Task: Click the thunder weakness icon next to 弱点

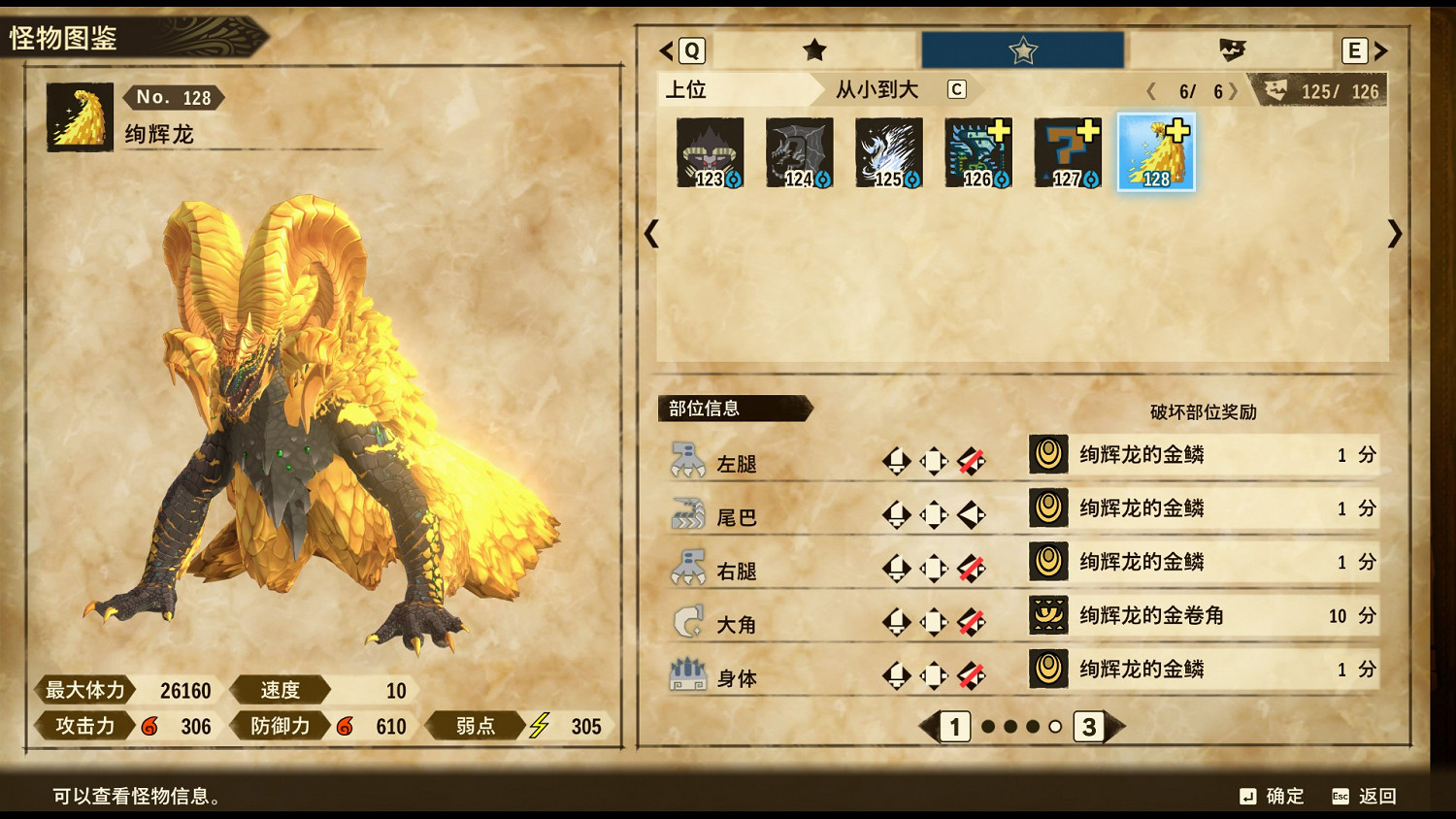Action: point(542,725)
